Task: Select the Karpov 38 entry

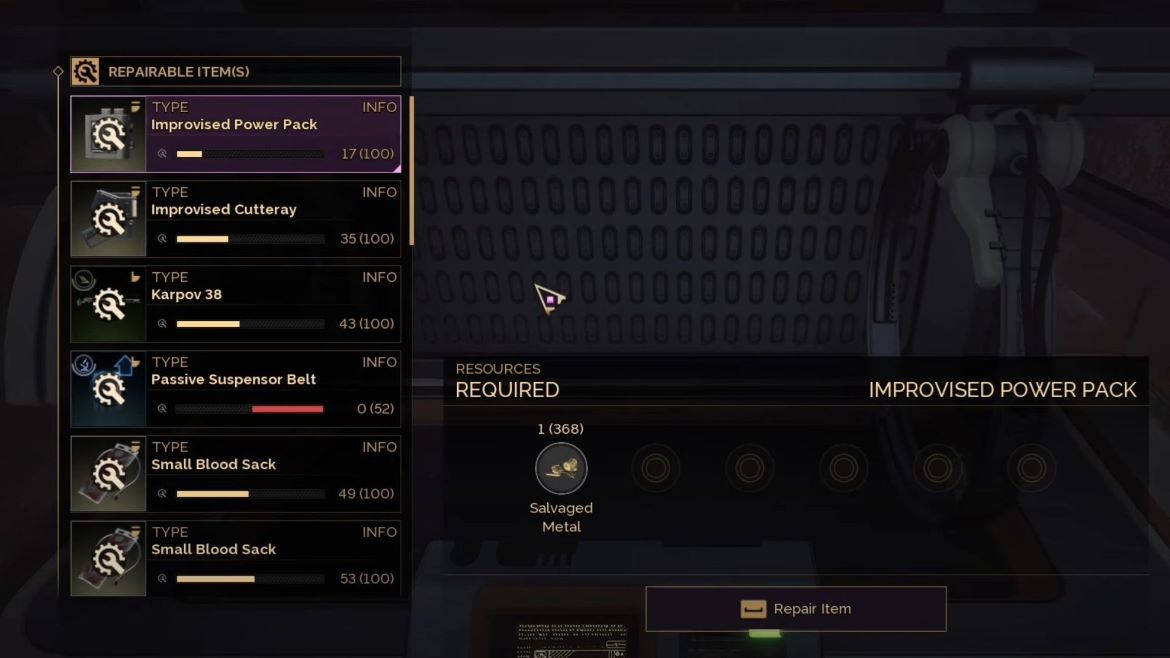Action: point(236,304)
